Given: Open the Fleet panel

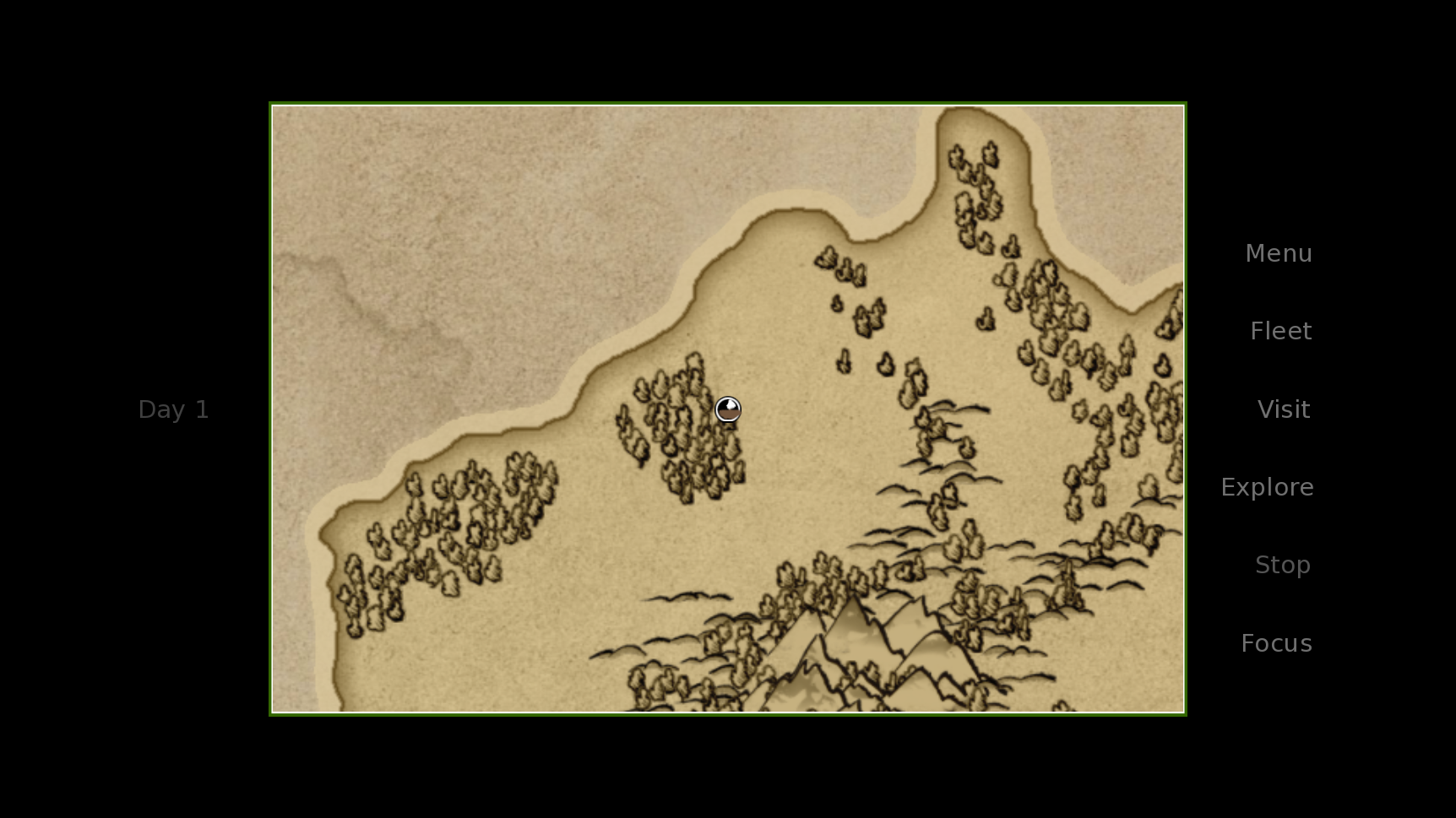Looking at the screenshot, I should click(x=1280, y=331).
